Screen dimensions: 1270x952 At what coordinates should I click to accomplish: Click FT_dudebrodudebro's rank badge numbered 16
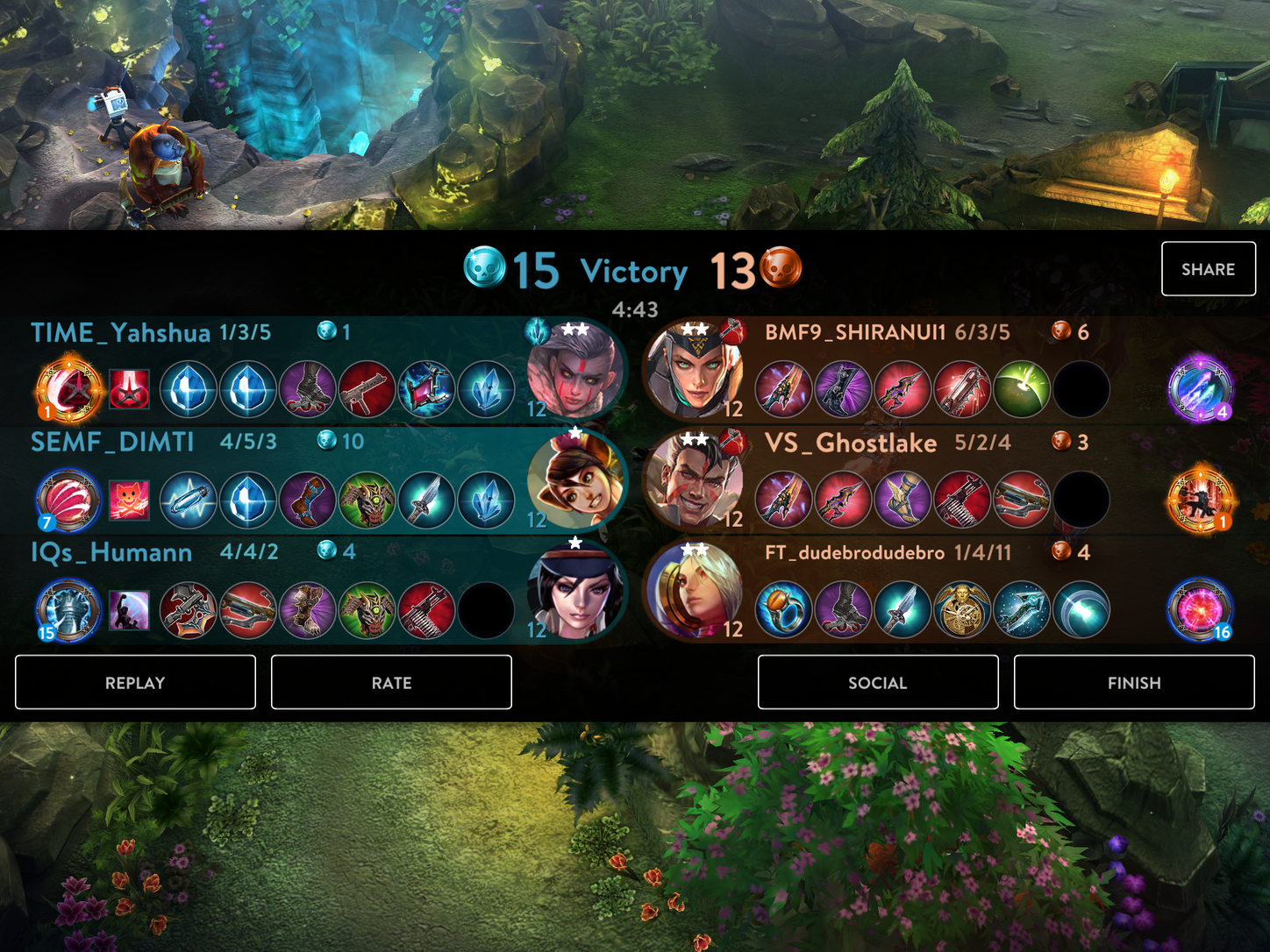[1200, 609]
